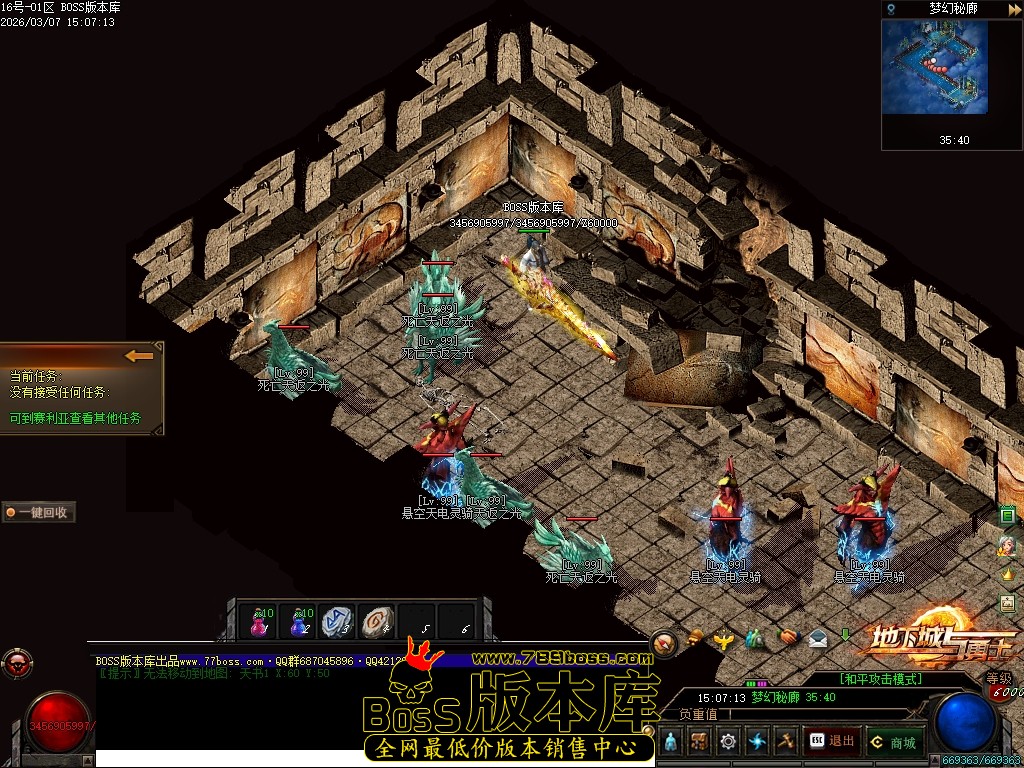Collapse the minimap with the double-arrow button
This screenshot has height=768, width=1024.
pos(1014,9)
